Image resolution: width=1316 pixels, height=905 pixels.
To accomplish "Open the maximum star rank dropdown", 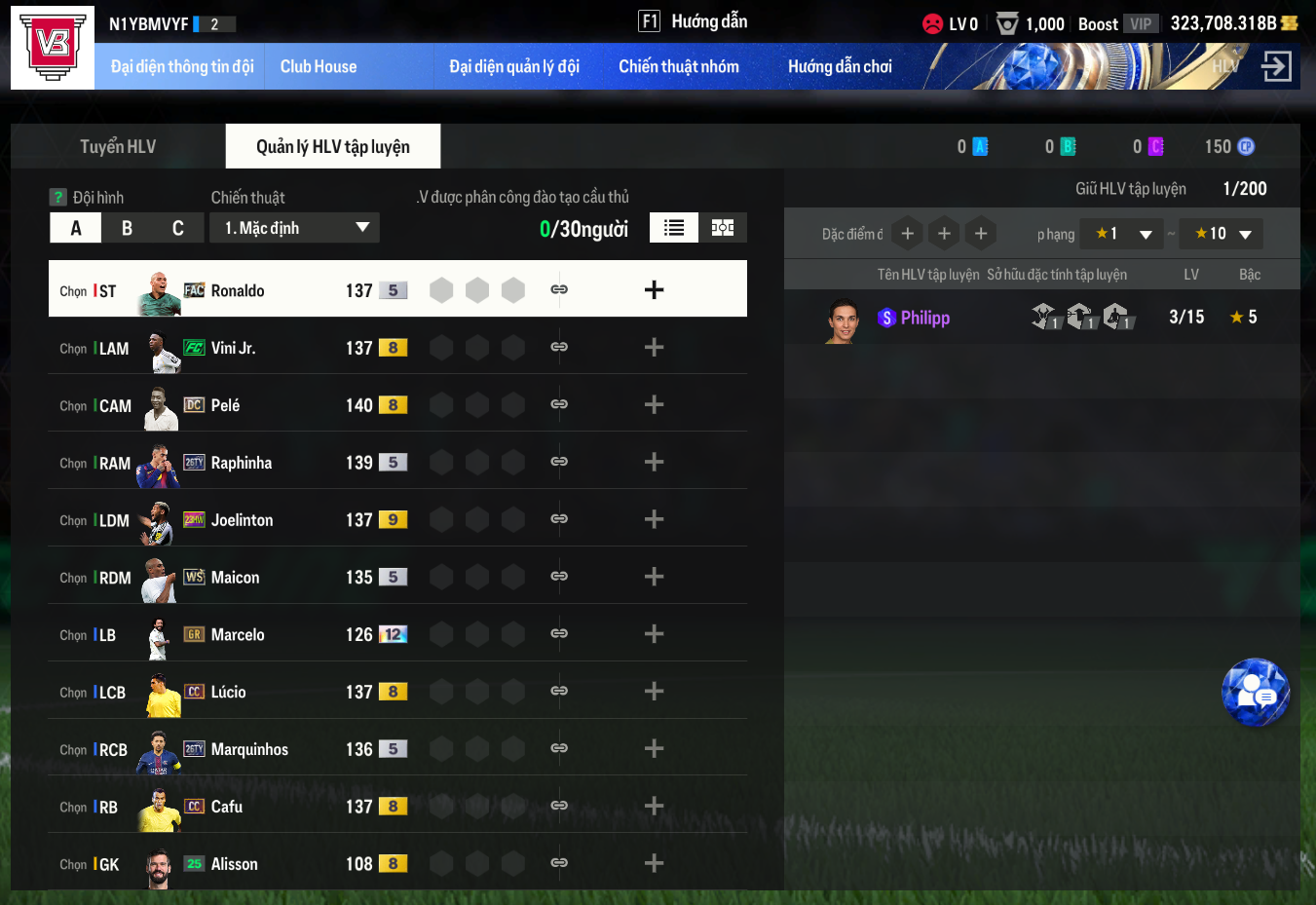I will point(1222,234).
